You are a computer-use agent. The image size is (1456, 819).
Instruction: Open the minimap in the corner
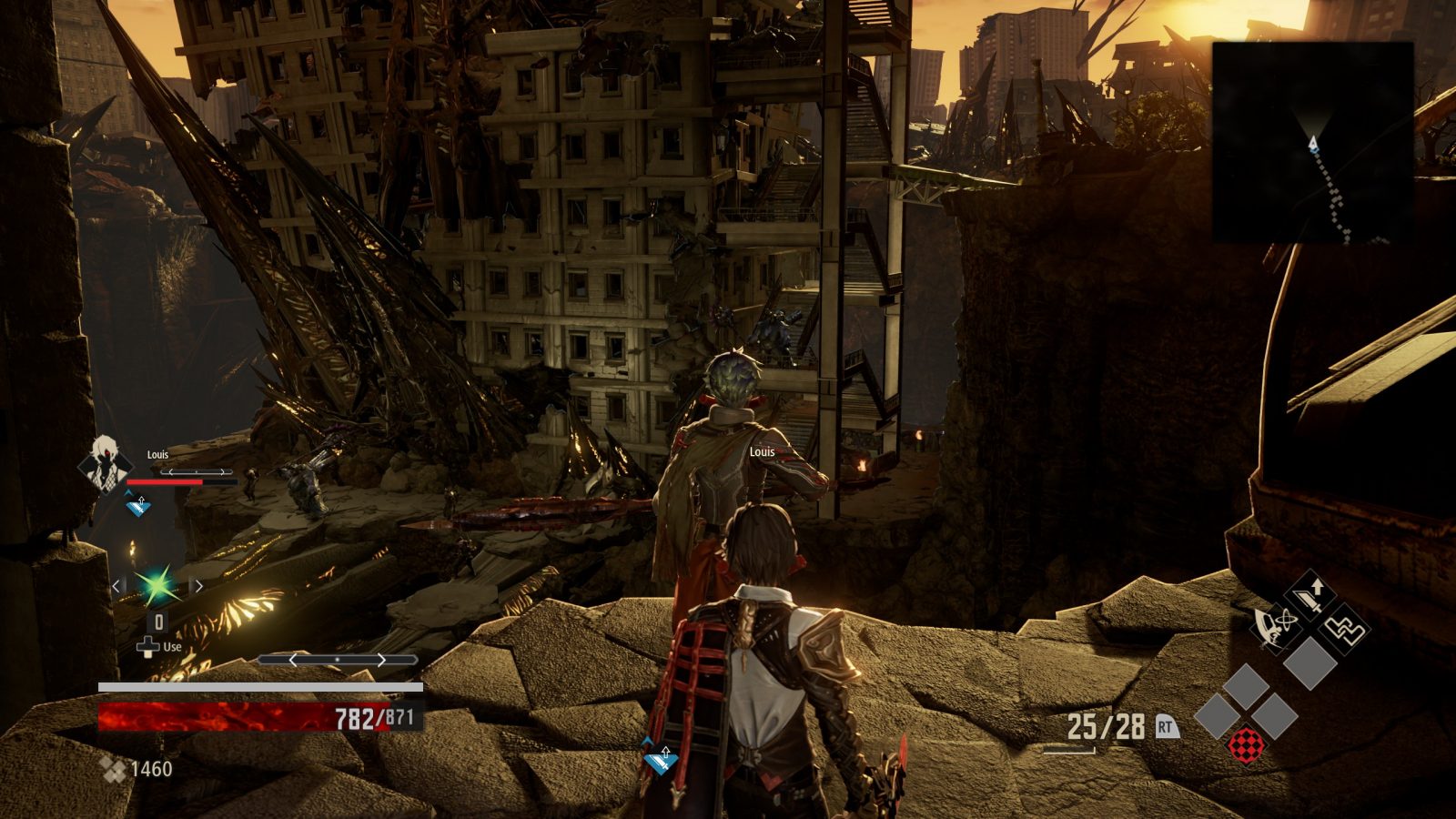(1311, 142)
